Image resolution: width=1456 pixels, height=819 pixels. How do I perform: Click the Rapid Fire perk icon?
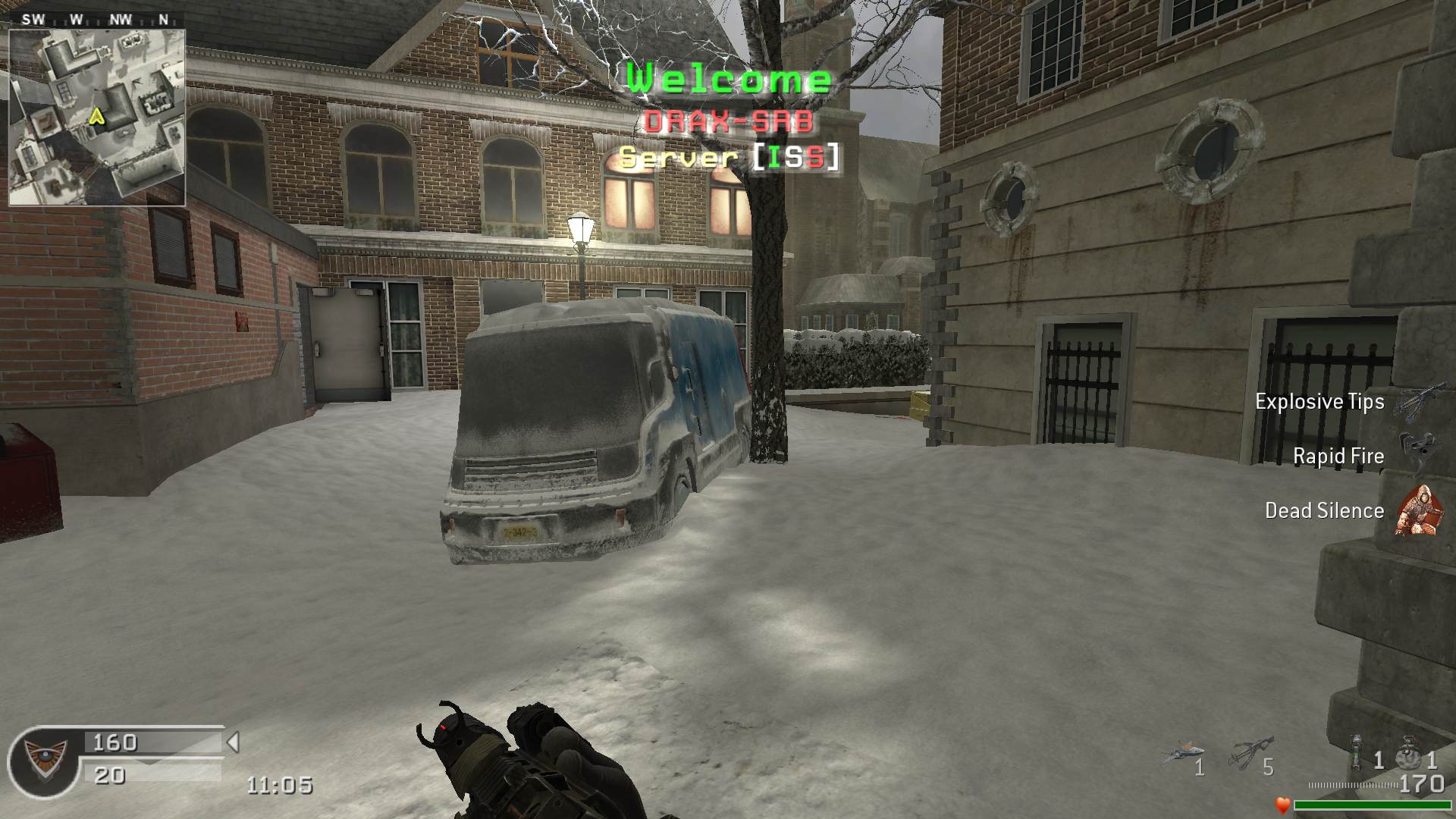(1415, 453)
